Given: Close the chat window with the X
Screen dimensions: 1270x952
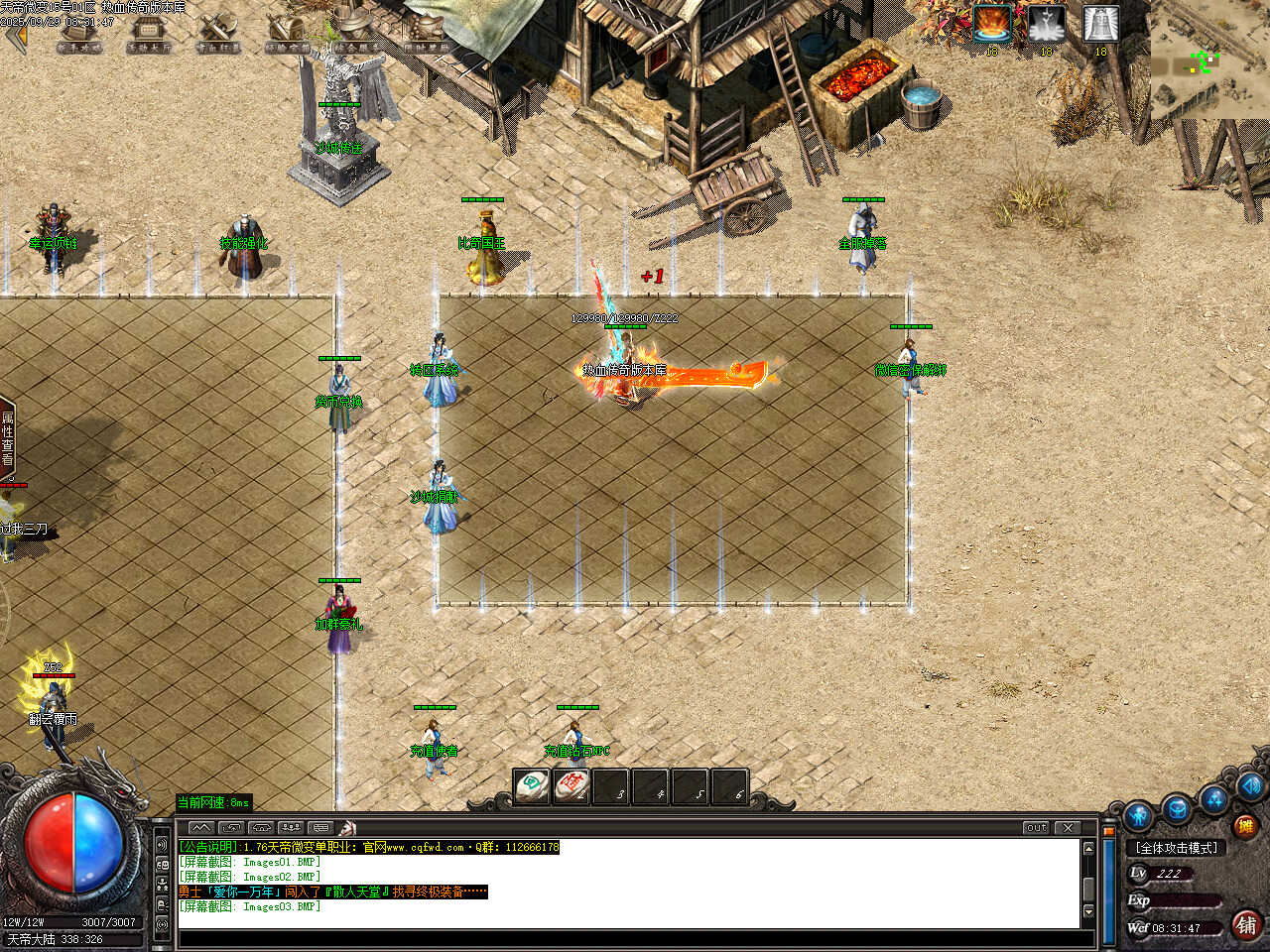Looking at the screenshot, I should tap(1068, 827).
